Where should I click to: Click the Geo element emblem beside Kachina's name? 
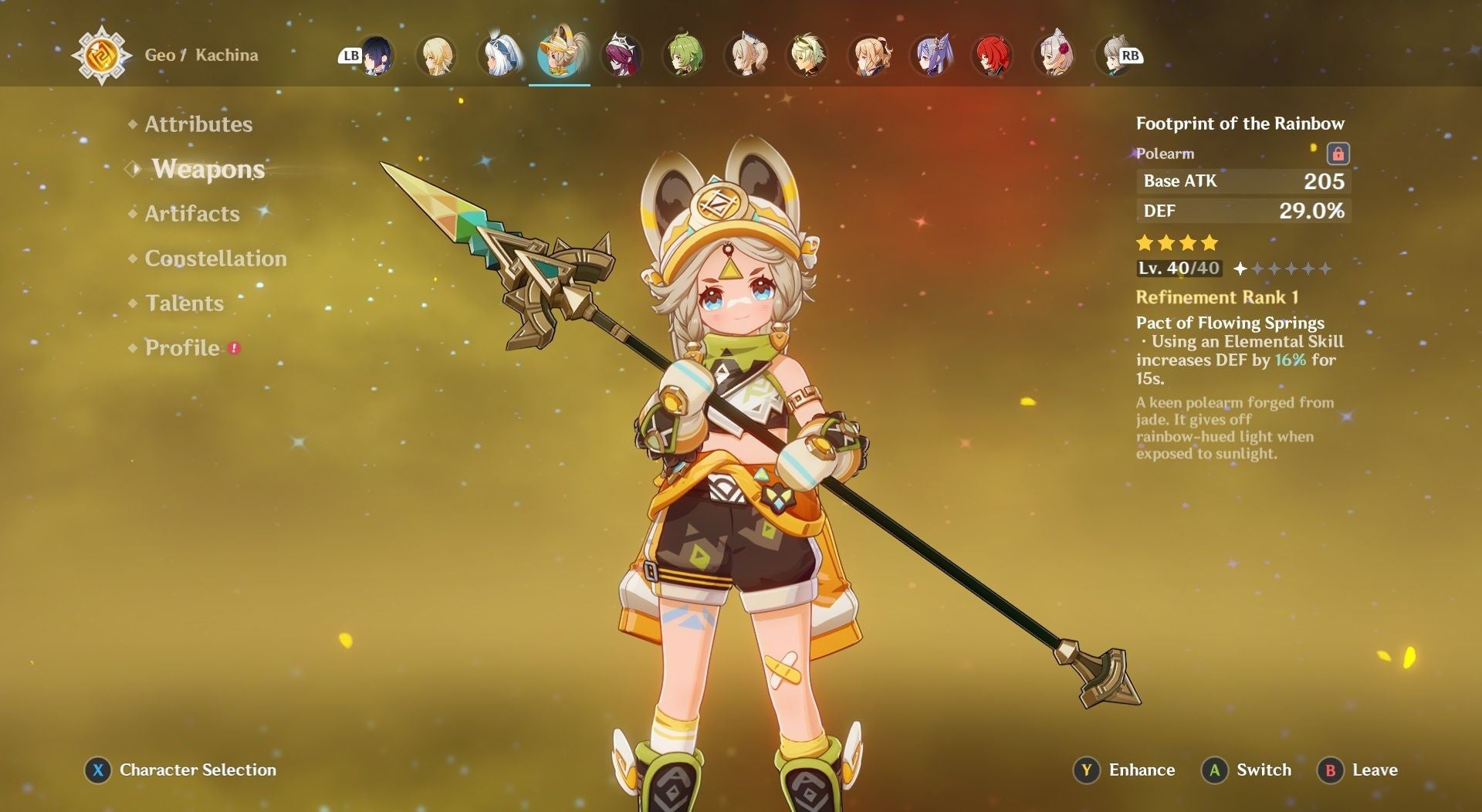coord(101,56)
